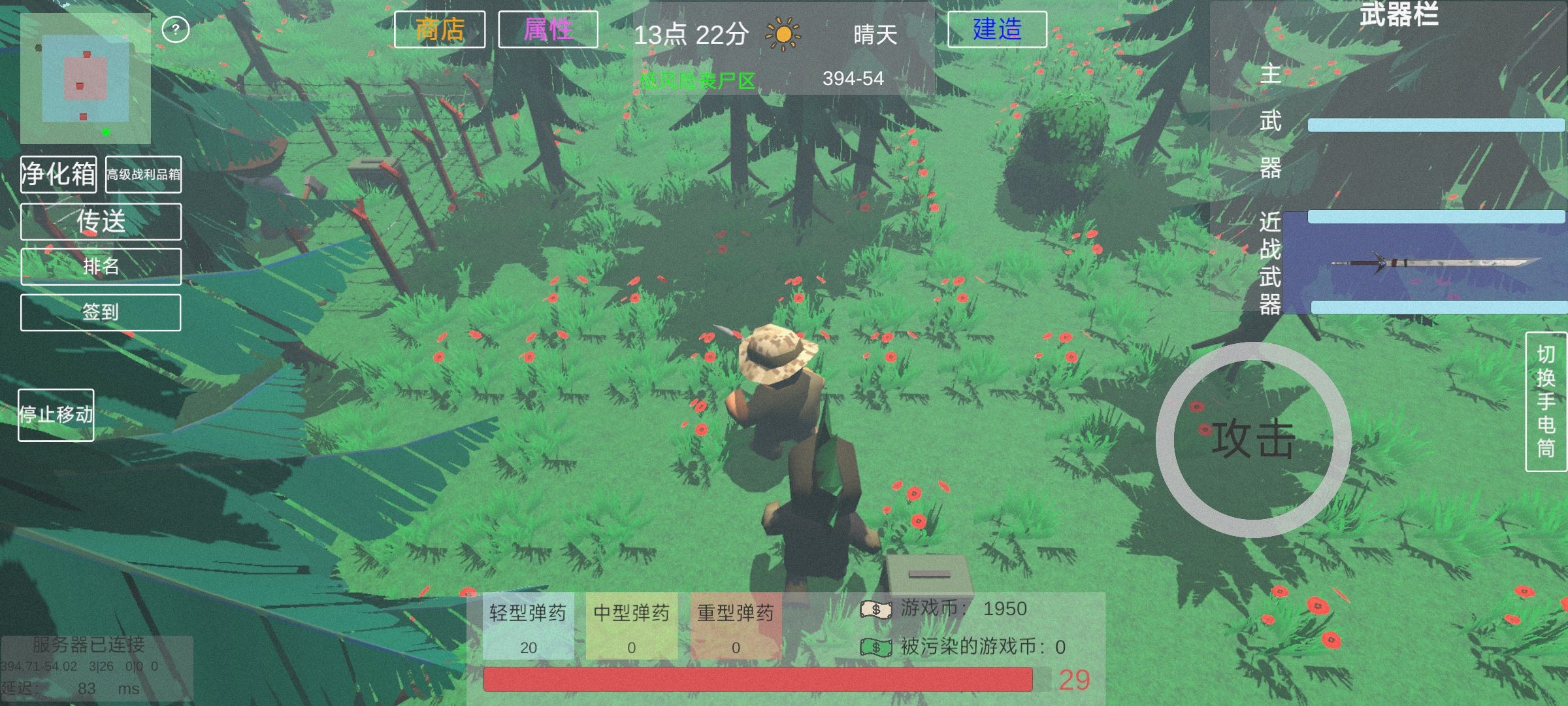This screenshot has width=1568, height=706.
Task: Activate the 停止移动 stop moving button
Action: (x=56, y=415)
